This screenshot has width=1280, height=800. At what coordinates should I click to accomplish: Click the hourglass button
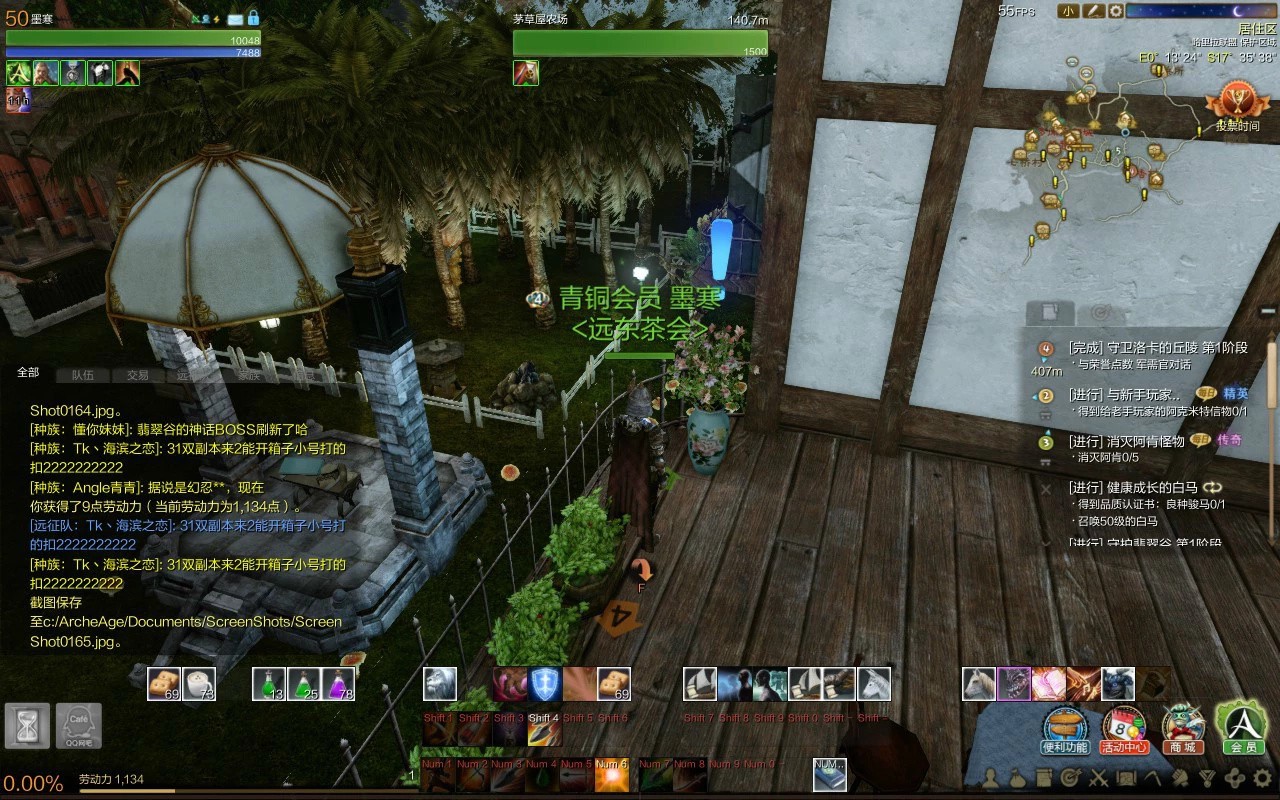[x=27, y=726]
